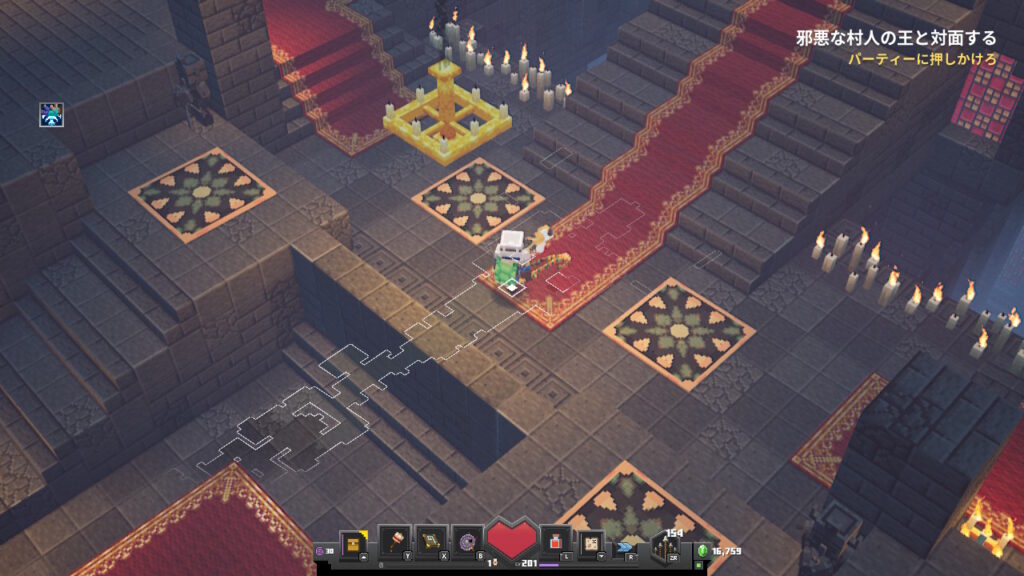Viewport: 1024px width, 576px height.
Task: Select the Japanese quest objective text
Action: tap(896, 39)
